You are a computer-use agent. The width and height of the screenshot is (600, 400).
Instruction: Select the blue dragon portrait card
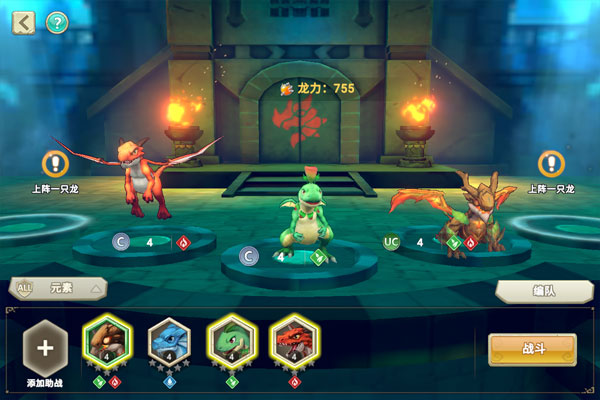click(x=169, y=342)
